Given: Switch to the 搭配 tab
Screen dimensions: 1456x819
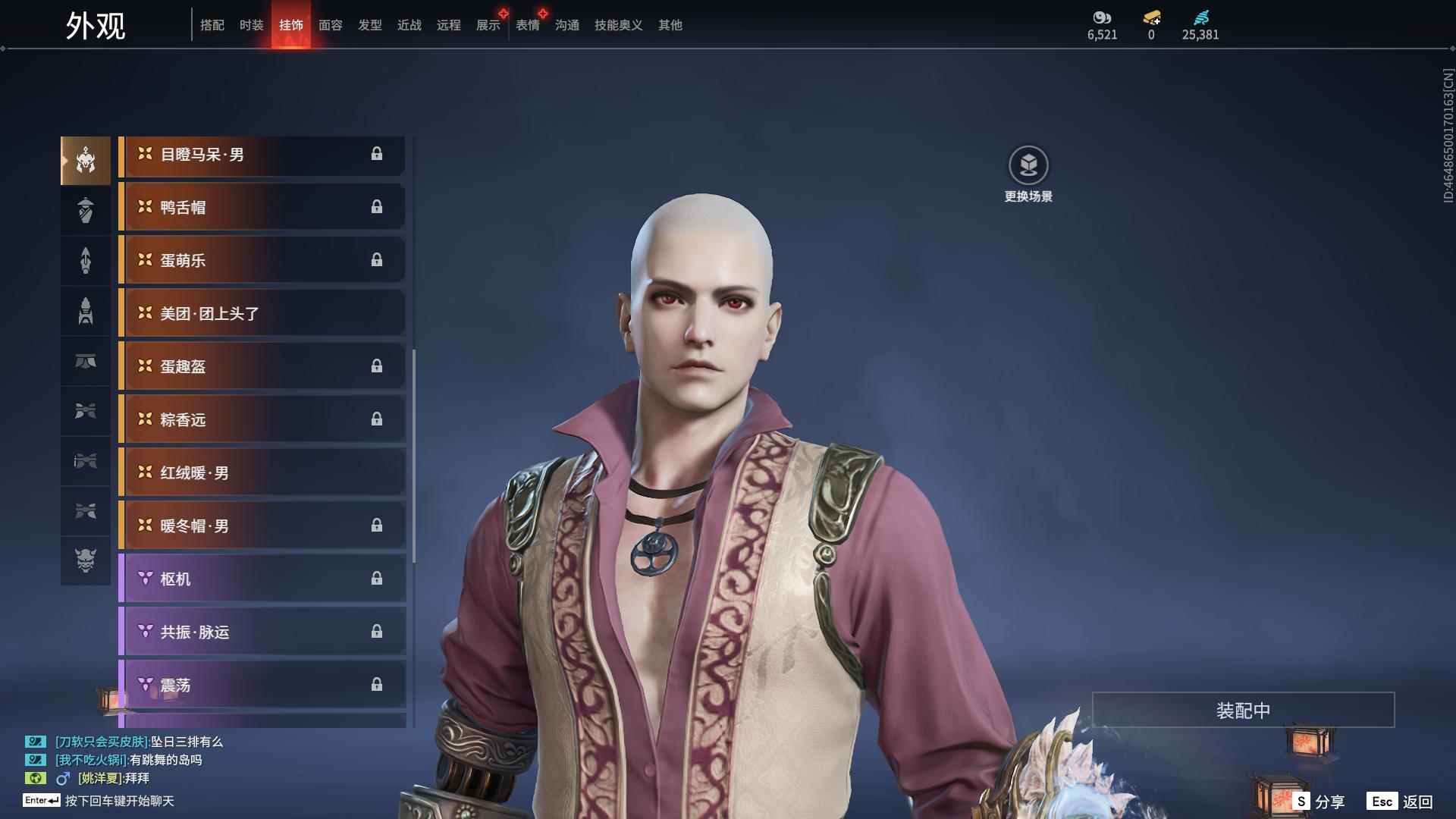Looking at the screenshot, I should click(x=212, y=25).
